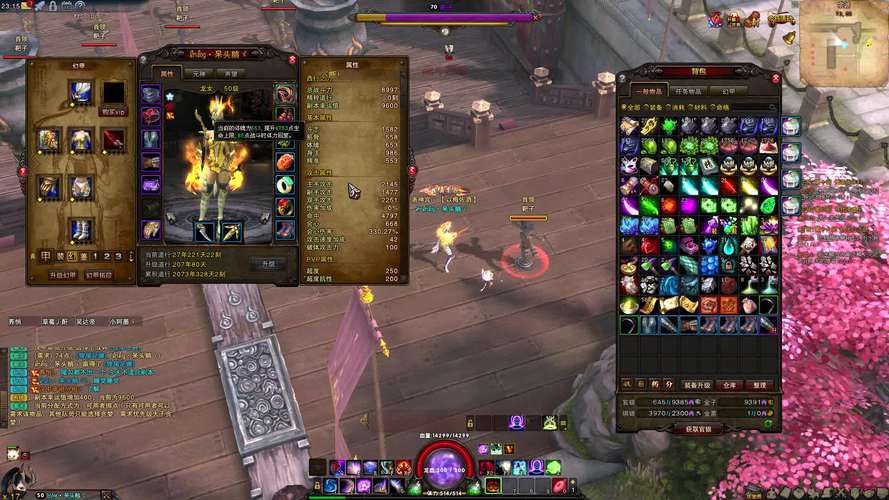This screenshot has width=889, height=500.
Task: Select the white boots slot in 幻甲 panel
Action: pyautogui.click(x=81, y=229)
